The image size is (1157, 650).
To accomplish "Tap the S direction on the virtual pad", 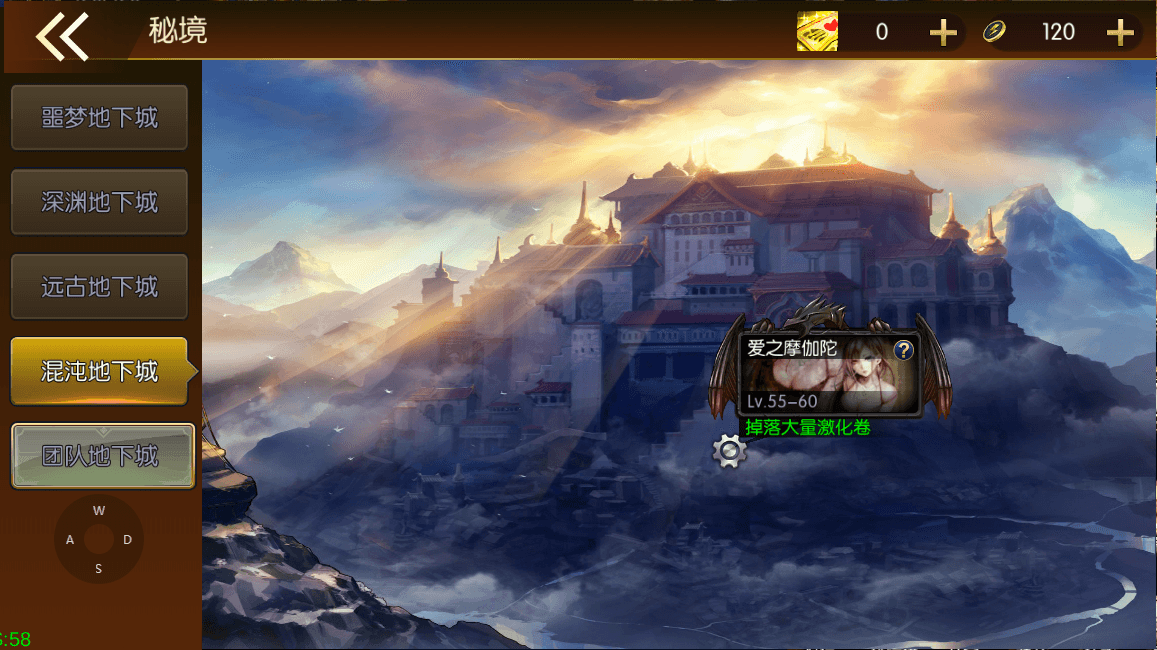I will (x=99, y=569).
